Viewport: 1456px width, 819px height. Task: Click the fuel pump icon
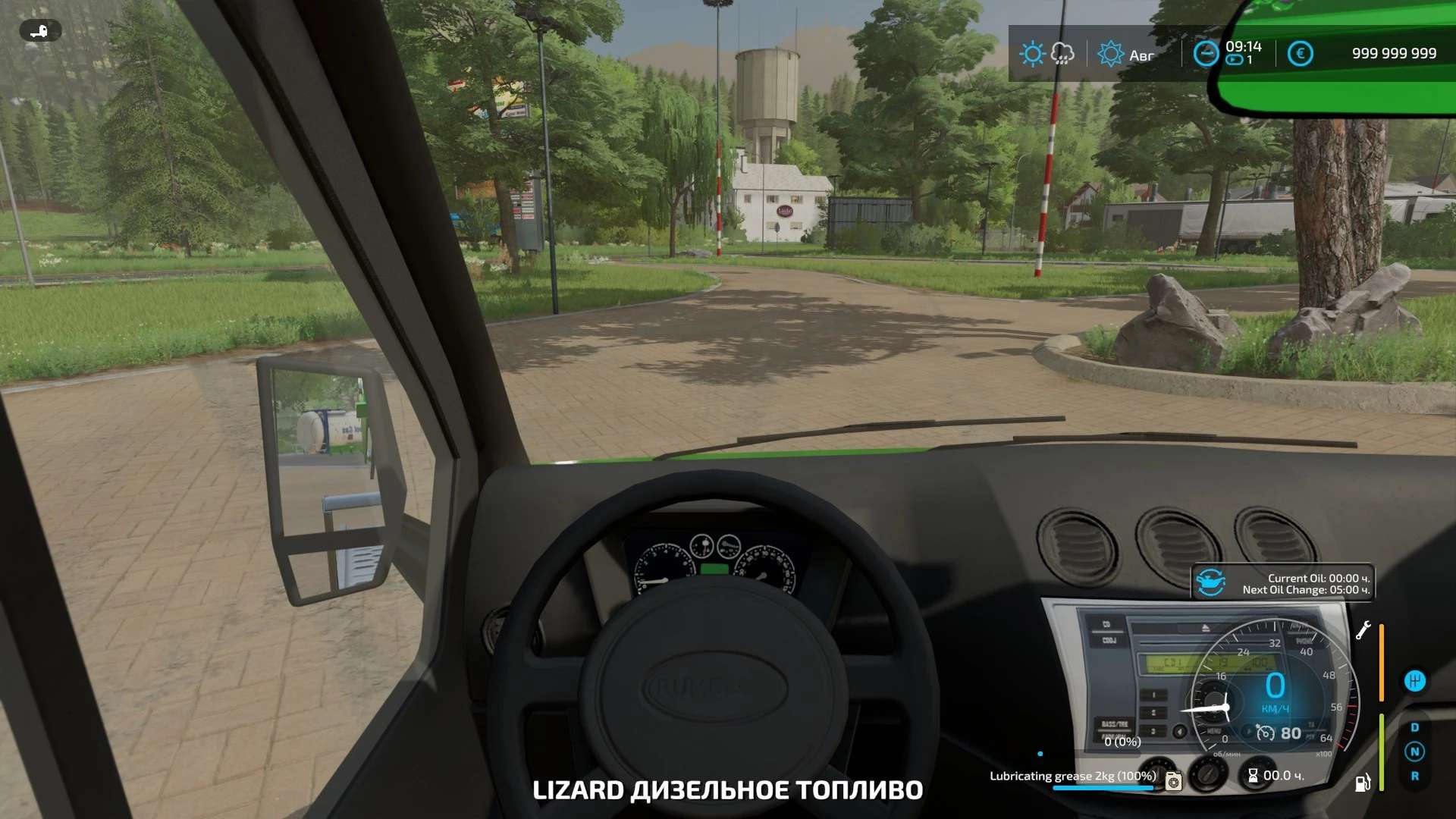click(x=1363, y=783)
